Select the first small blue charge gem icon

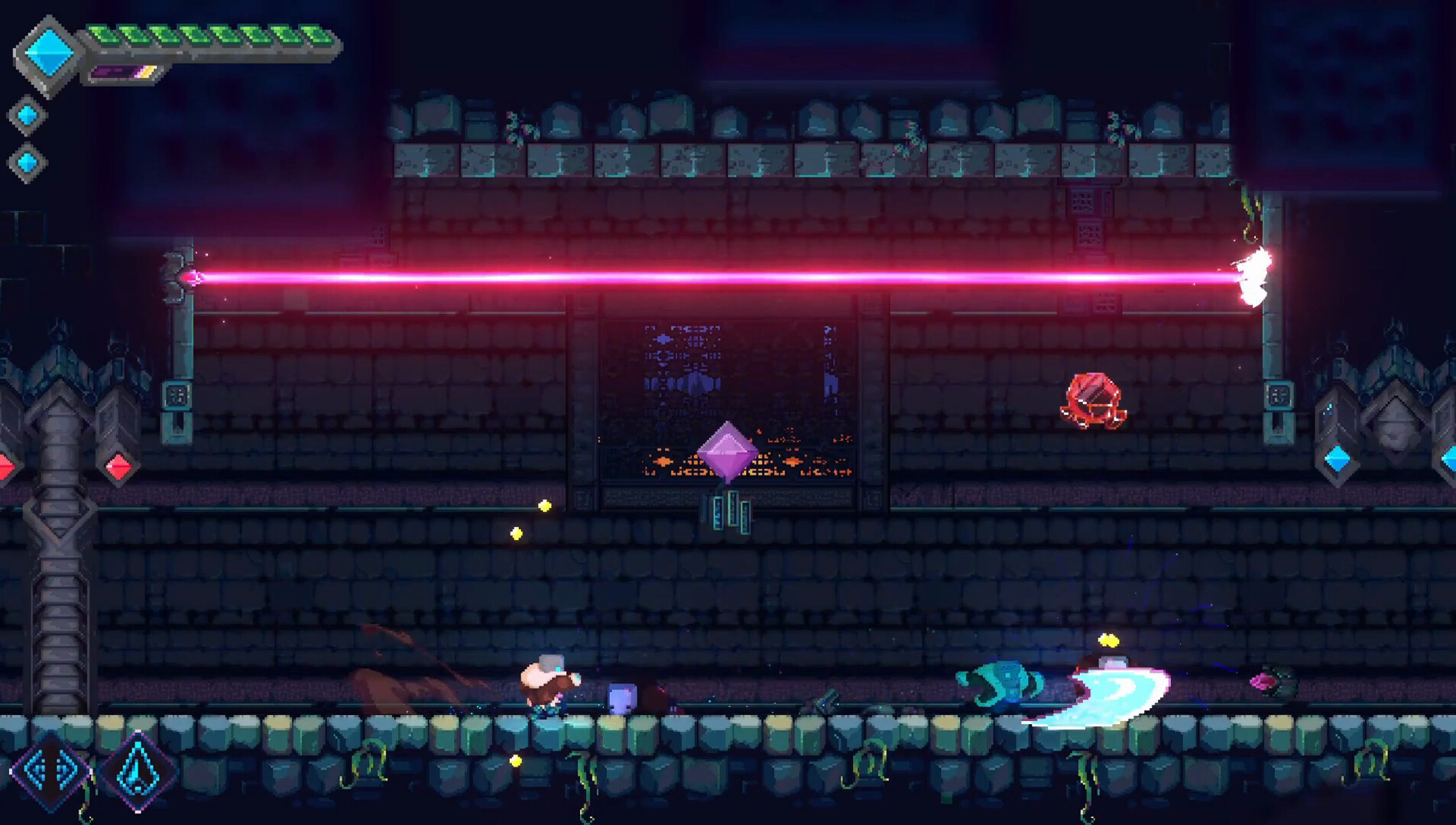click(x=29, y=113)
